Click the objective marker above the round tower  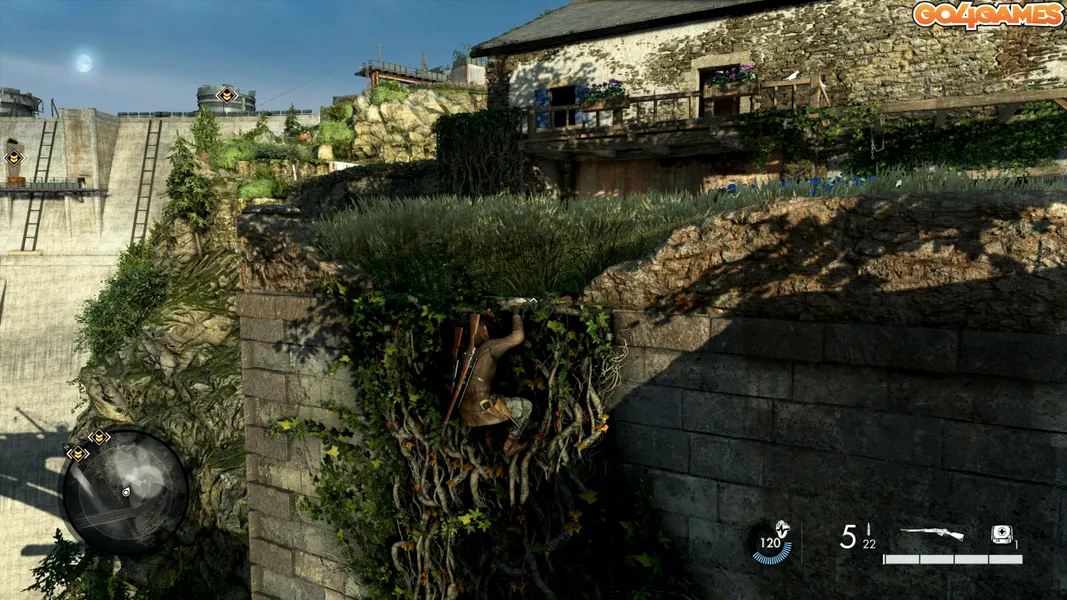pos(227,95)
